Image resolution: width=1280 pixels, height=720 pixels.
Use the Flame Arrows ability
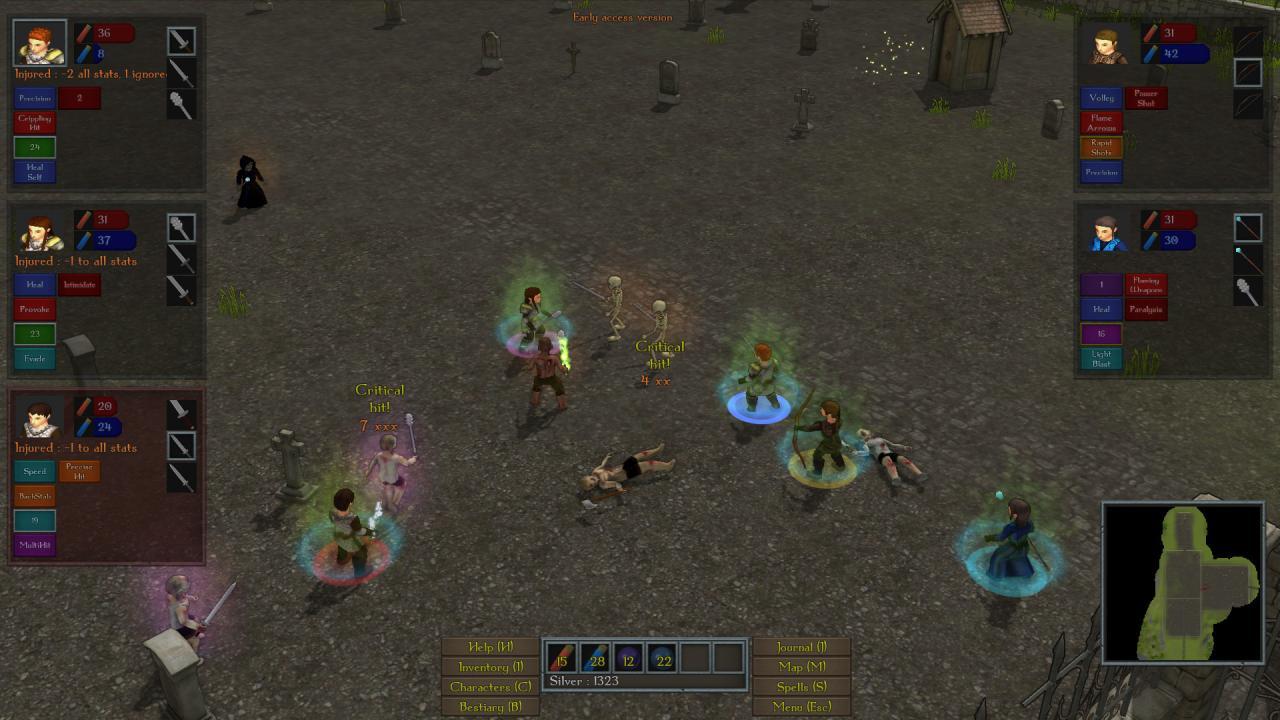[x=1100, y=123]
